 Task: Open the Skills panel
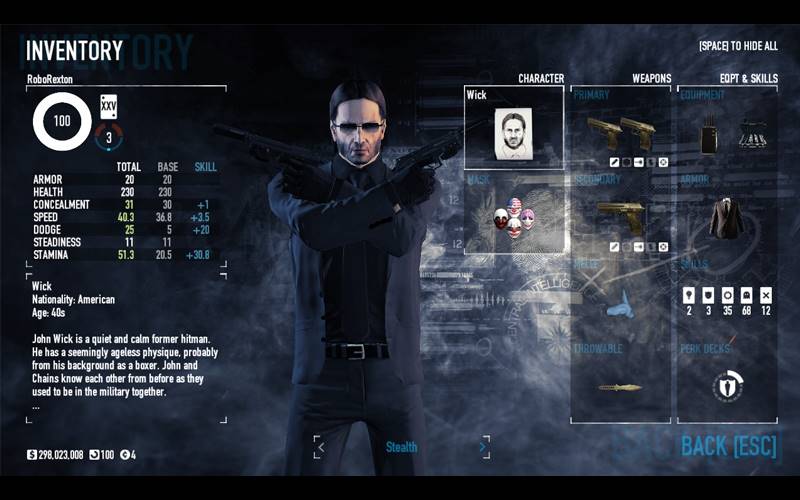point(727,298)
